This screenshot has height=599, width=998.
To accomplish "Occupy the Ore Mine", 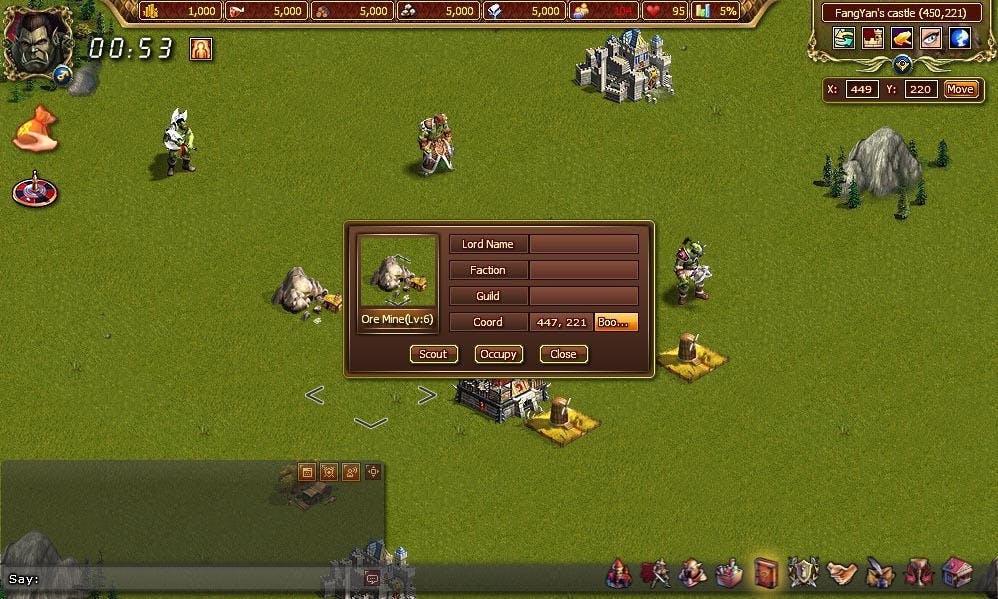I will tap(498, 354).
